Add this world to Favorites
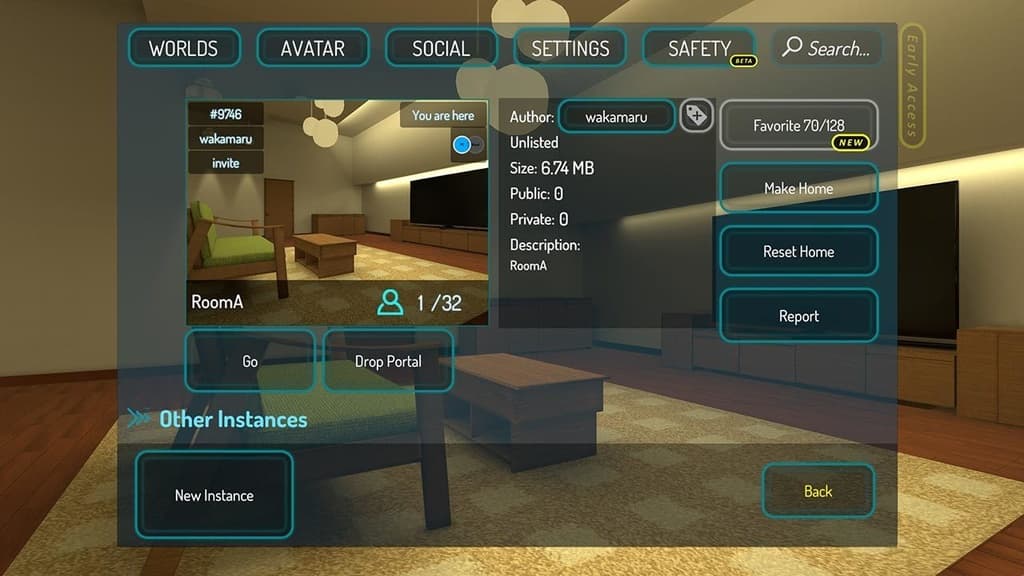The image size is (1024, 576). pos(798,126)
